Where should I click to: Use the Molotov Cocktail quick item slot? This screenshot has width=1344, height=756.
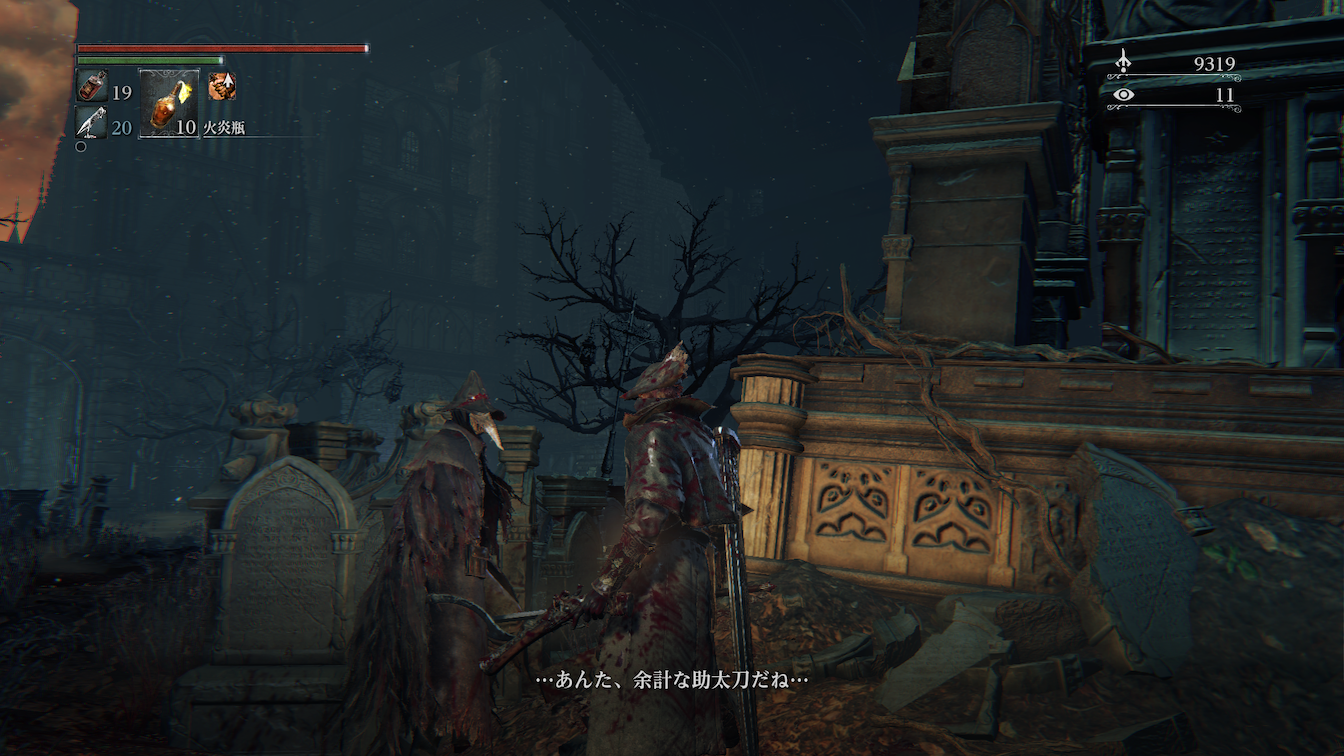[167, 102]
